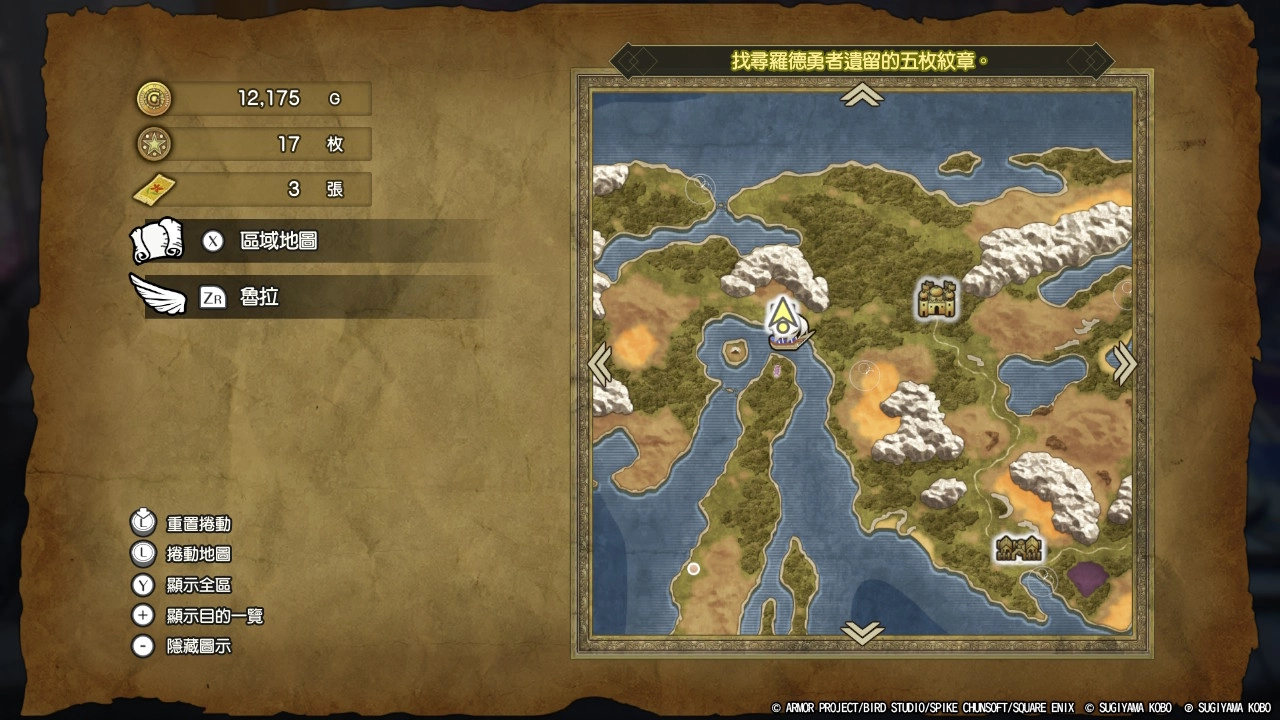Toggle 隱藏圖示 to hide map icons
The width and height of the screenshot is (1280, 720).
pos(198,647)
